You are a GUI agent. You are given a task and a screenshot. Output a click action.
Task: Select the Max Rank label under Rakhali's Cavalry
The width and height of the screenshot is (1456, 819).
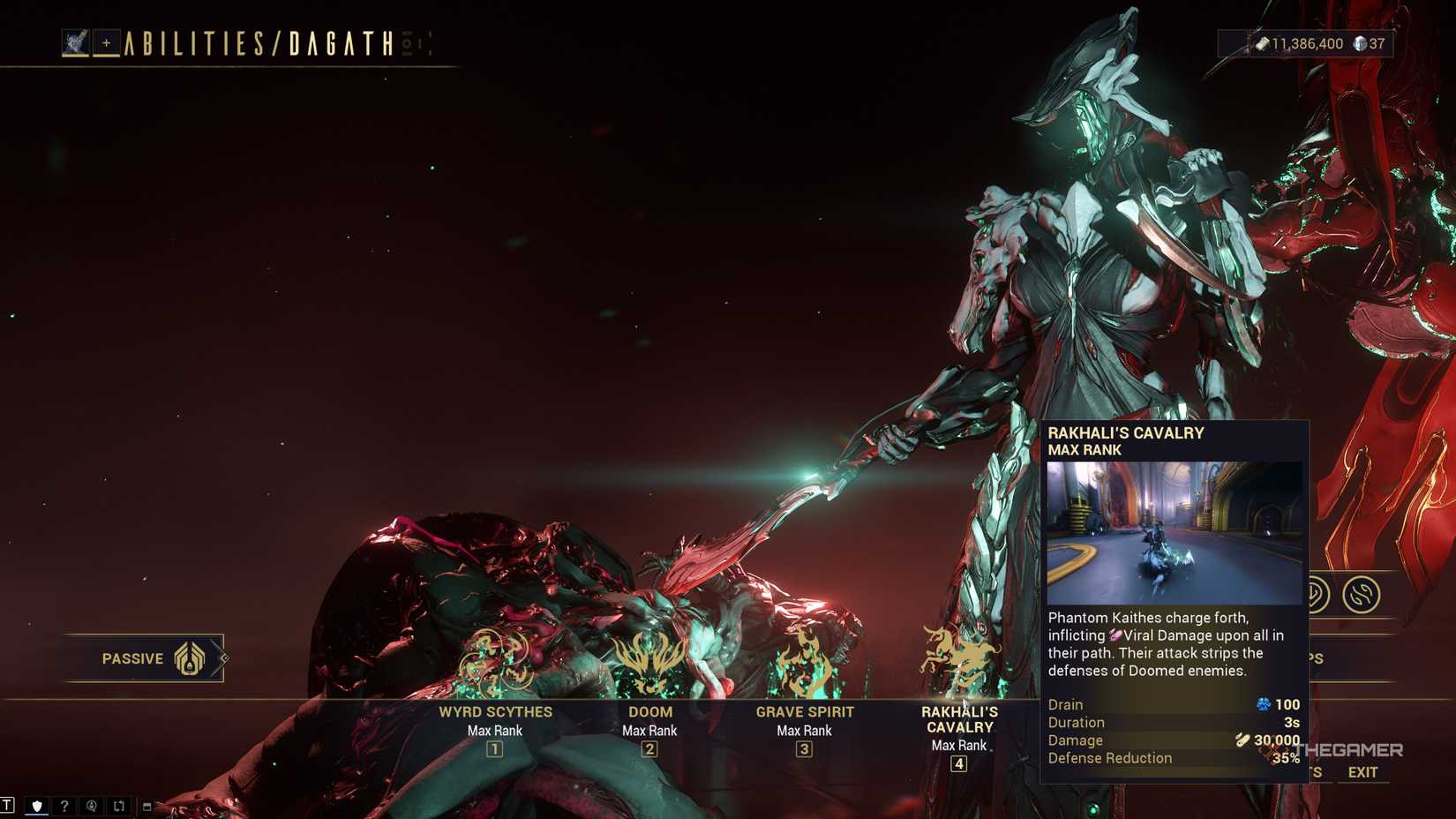point(959,745)
